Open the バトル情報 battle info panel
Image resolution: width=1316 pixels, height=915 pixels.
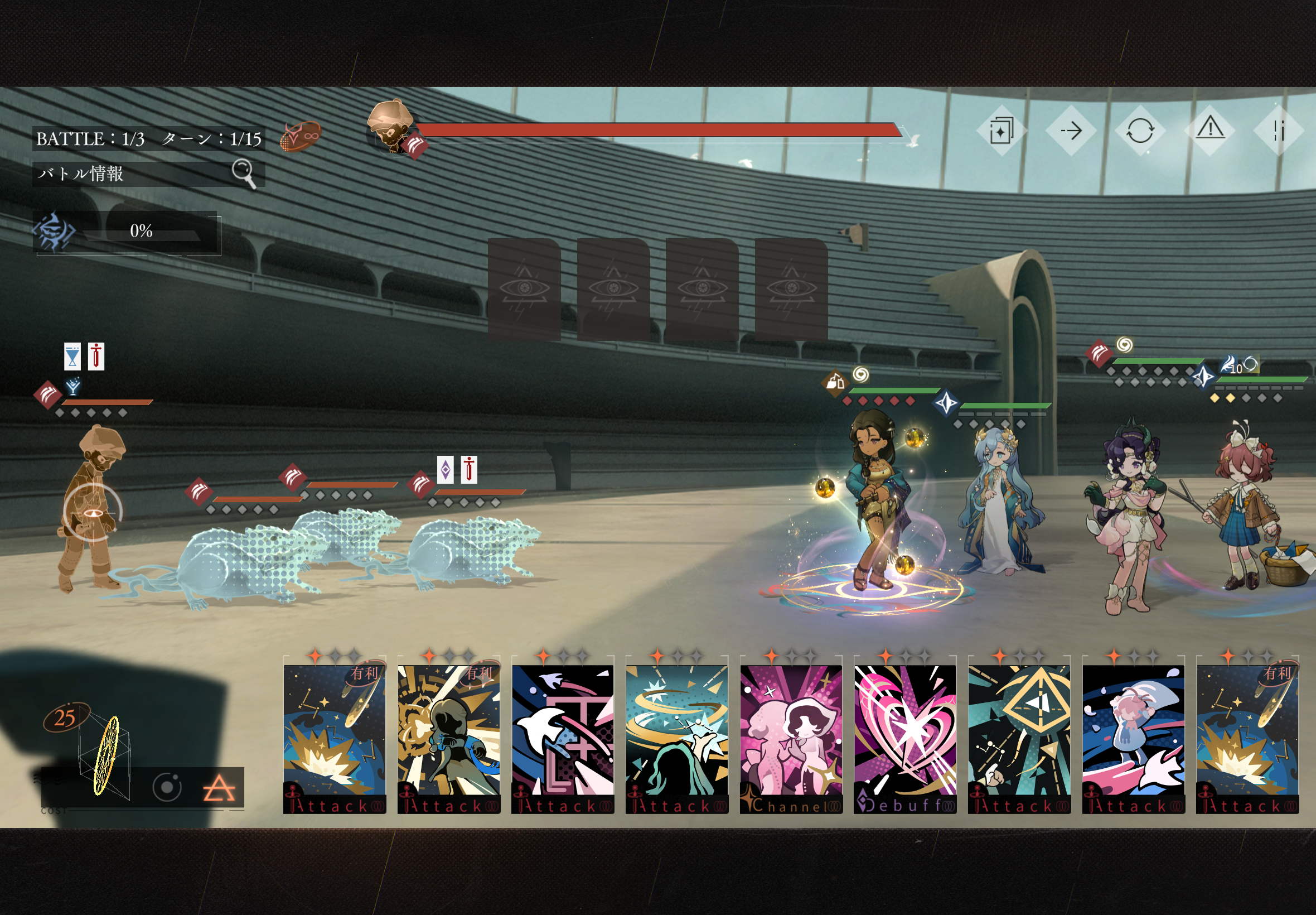[x=148, y=173]
